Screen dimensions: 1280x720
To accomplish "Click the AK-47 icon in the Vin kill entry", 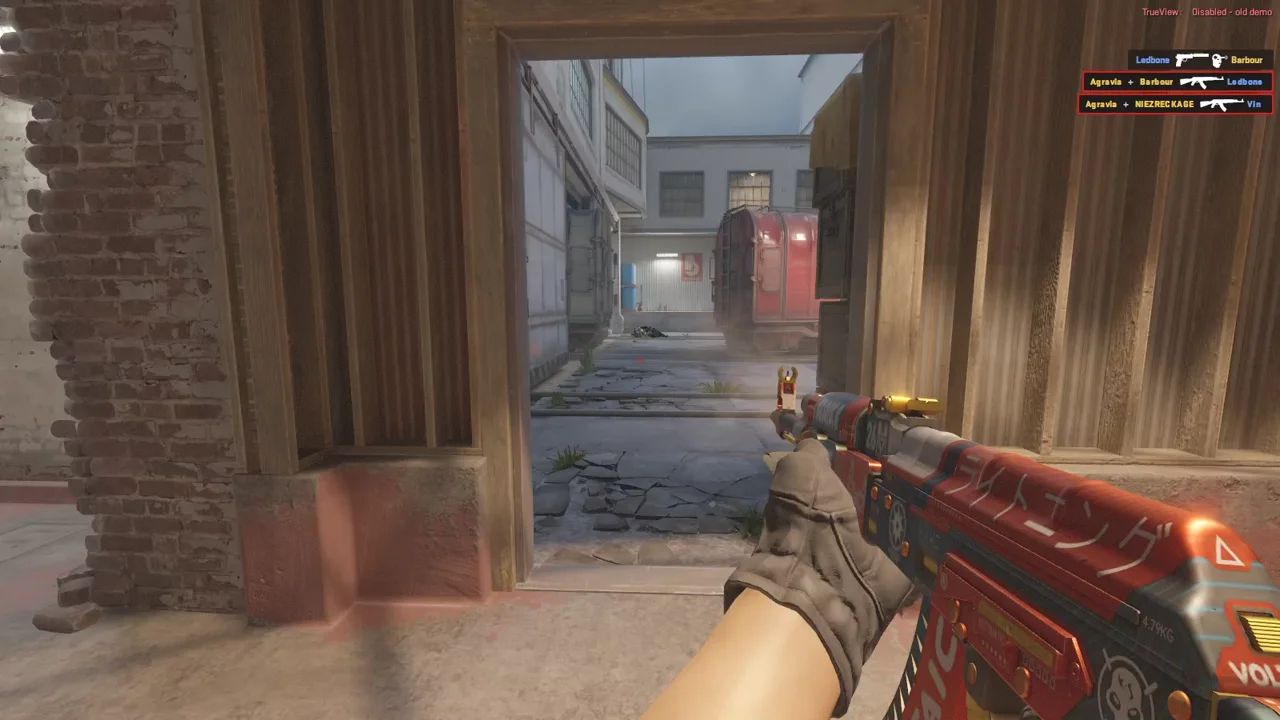I will point(1222,104).
